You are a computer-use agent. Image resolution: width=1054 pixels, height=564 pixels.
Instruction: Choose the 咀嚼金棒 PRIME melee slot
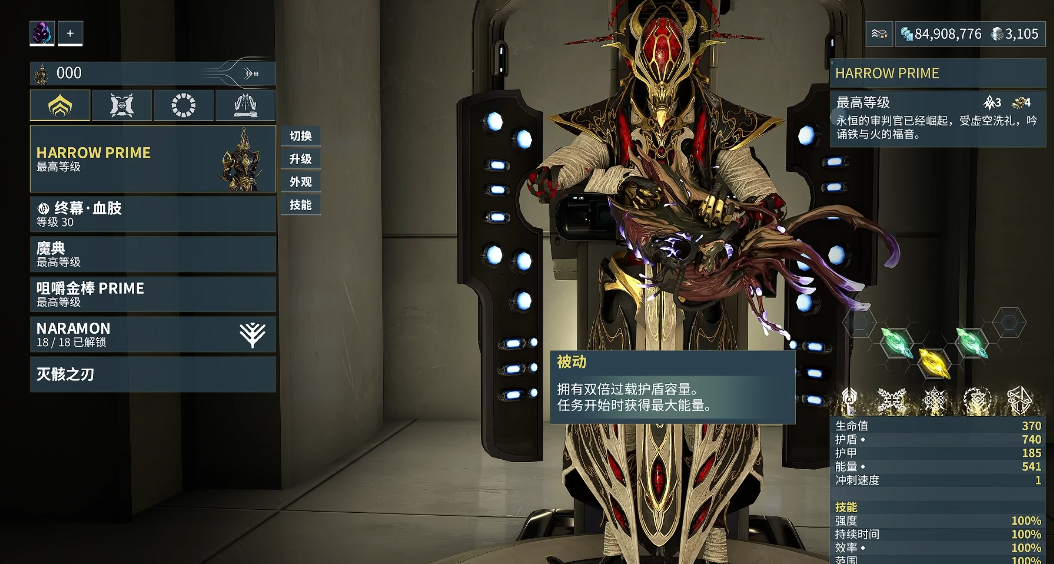point(152,294)
